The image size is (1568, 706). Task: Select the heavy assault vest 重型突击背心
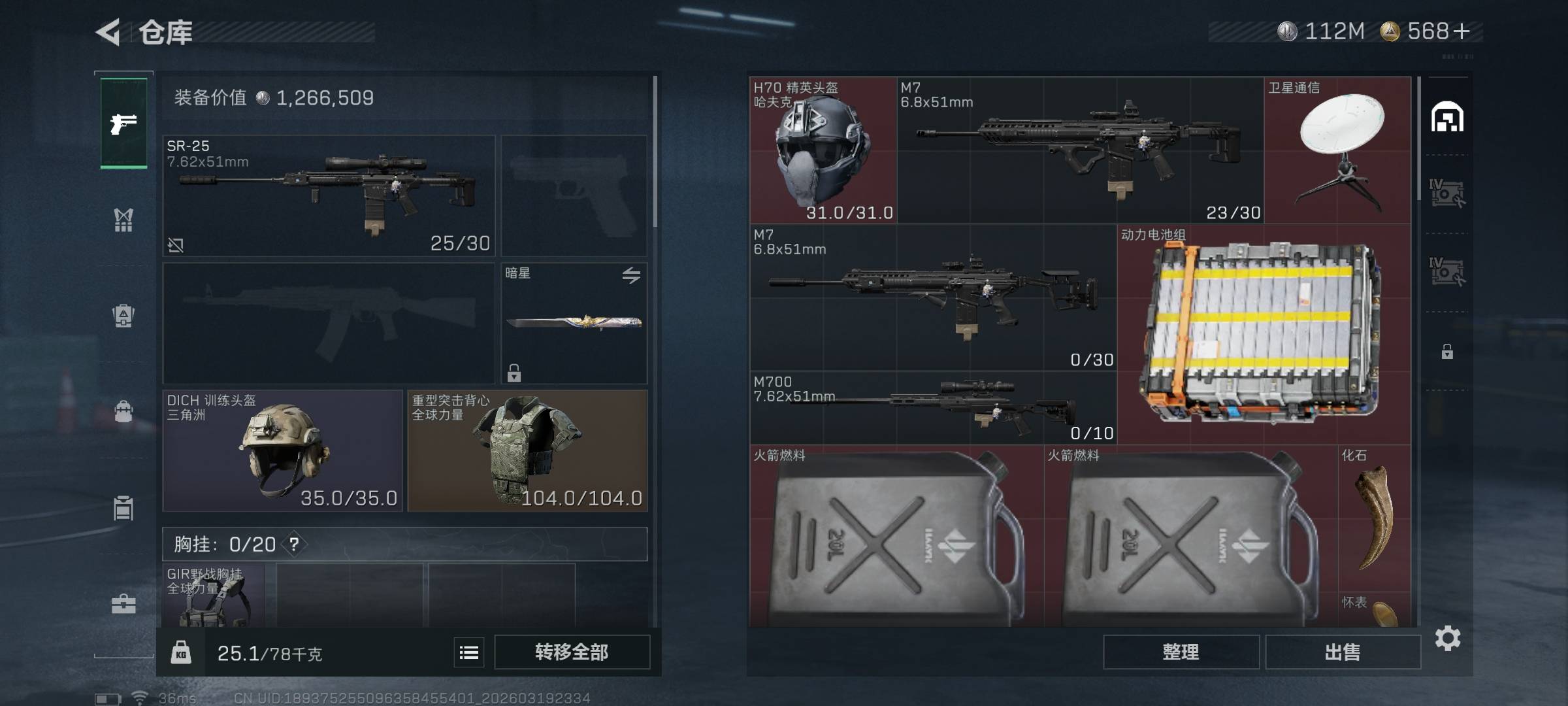[527, 451]
